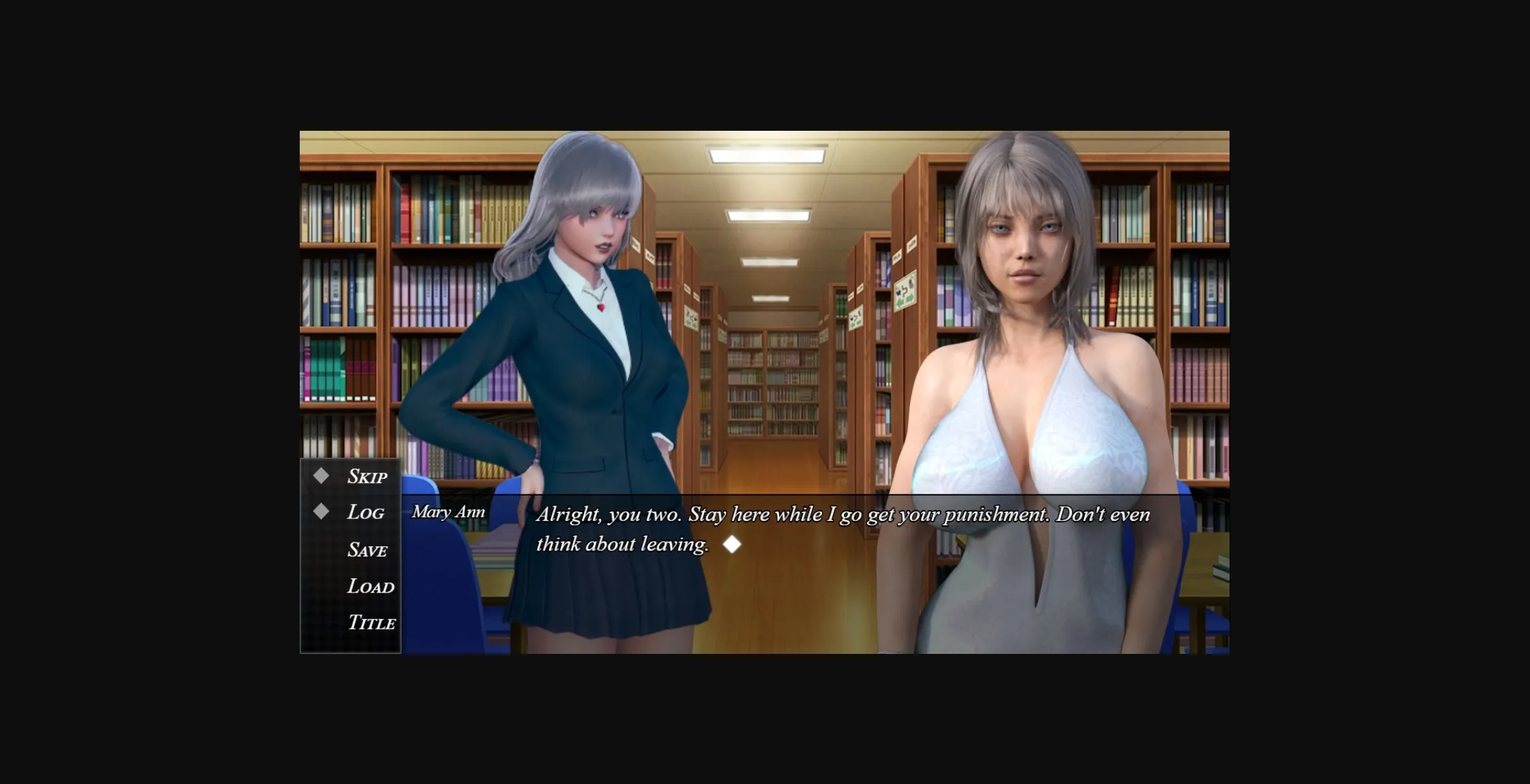The image size is (1530, 784).
Task: Click the continue diamond in the dialogue box
Action: (x=732, y=544)
